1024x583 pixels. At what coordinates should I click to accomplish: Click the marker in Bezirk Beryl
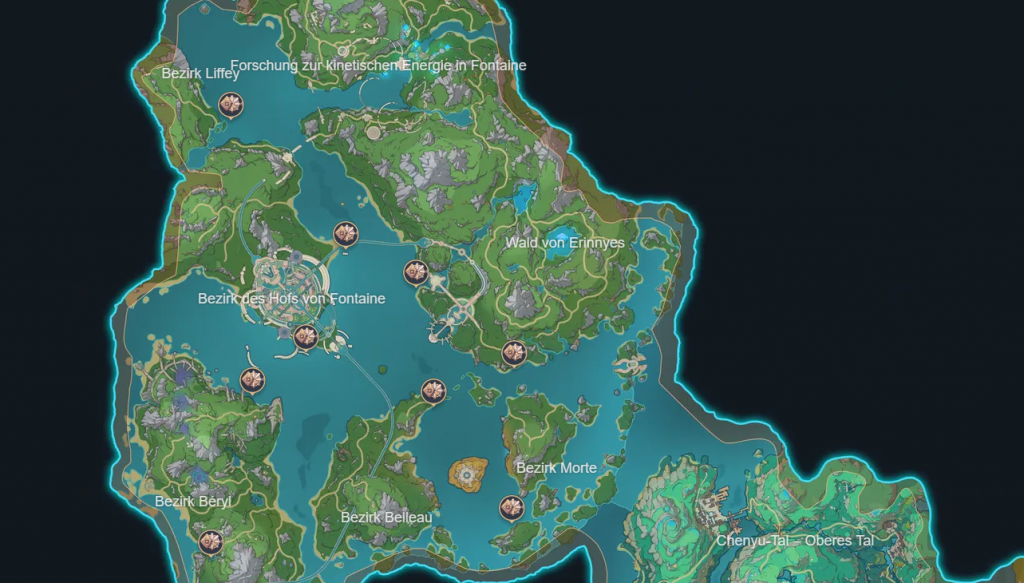(210, 542)
